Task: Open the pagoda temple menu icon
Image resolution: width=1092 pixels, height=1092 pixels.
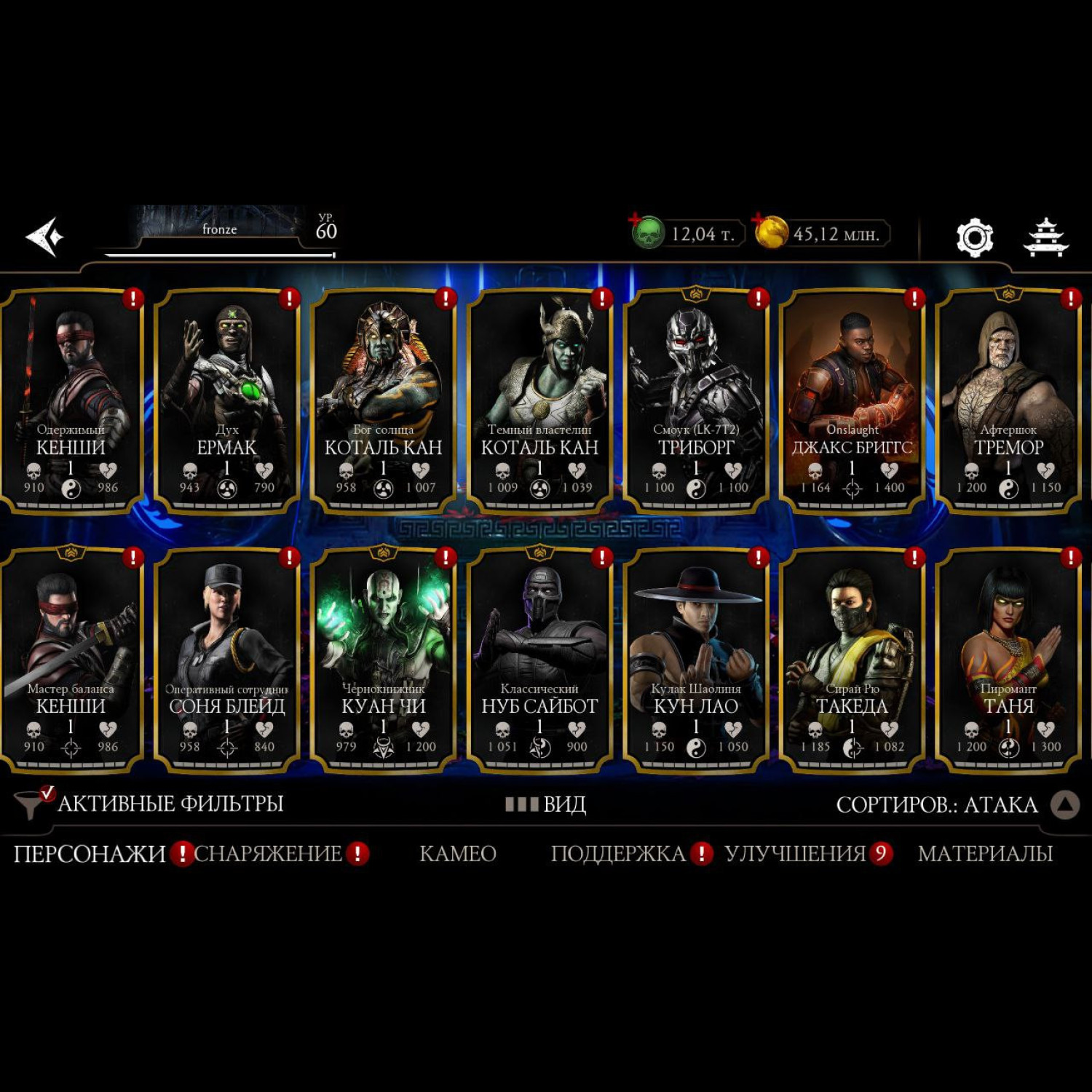Action: 1045,237
